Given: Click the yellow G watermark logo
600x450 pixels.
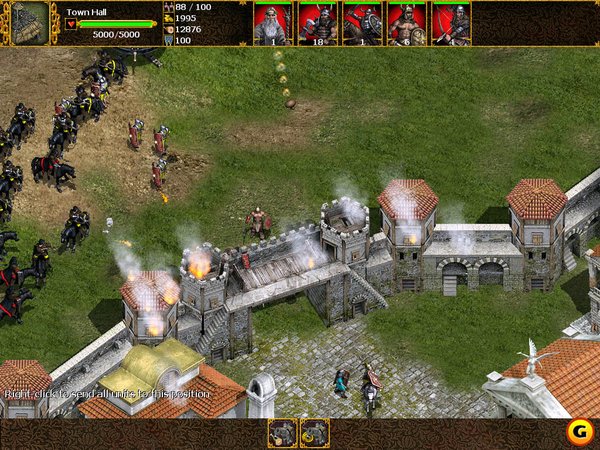Looking at the screenshot, I should point(576,431).
